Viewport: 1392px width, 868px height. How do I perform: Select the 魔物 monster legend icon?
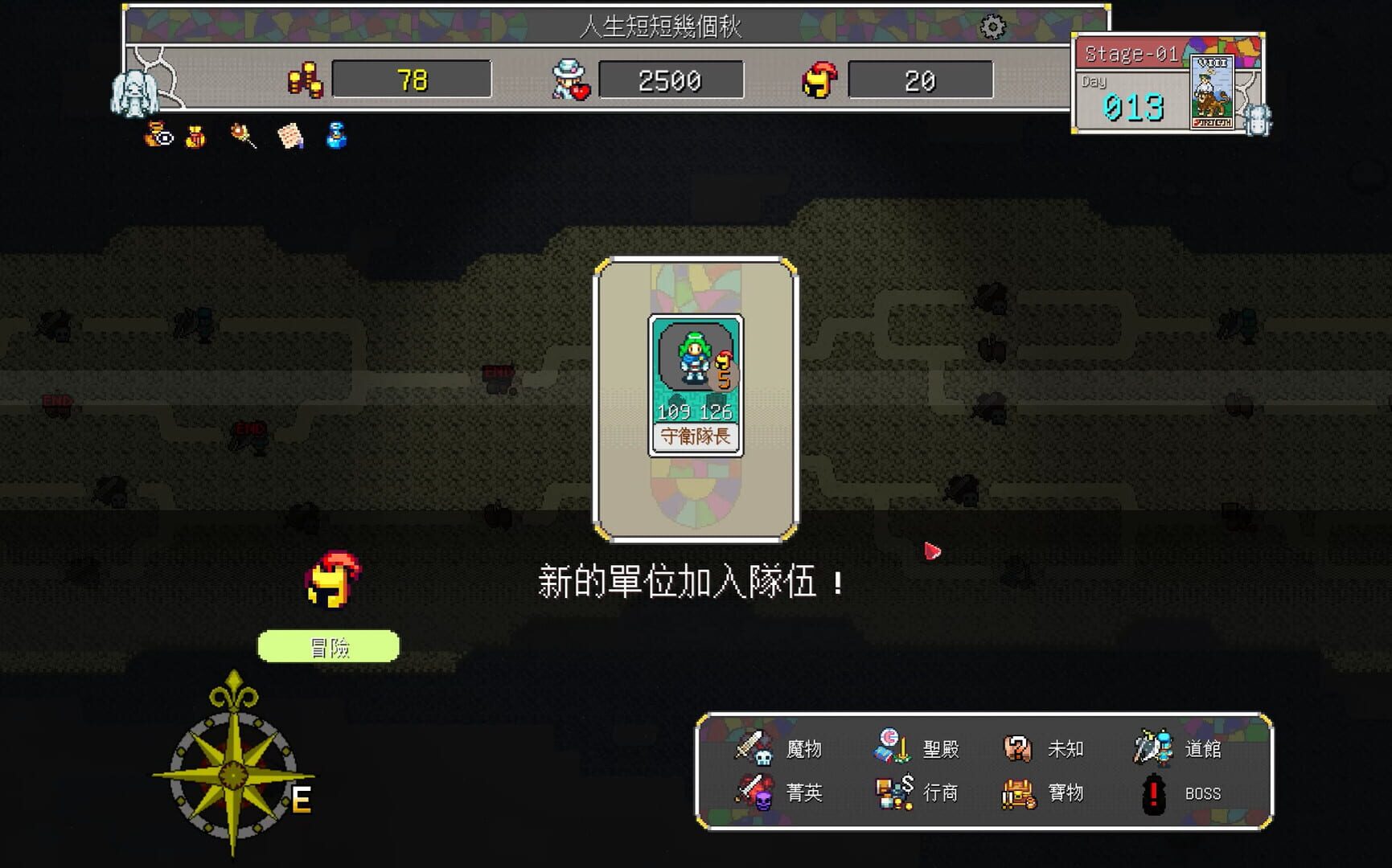click(x=753, y=747)
